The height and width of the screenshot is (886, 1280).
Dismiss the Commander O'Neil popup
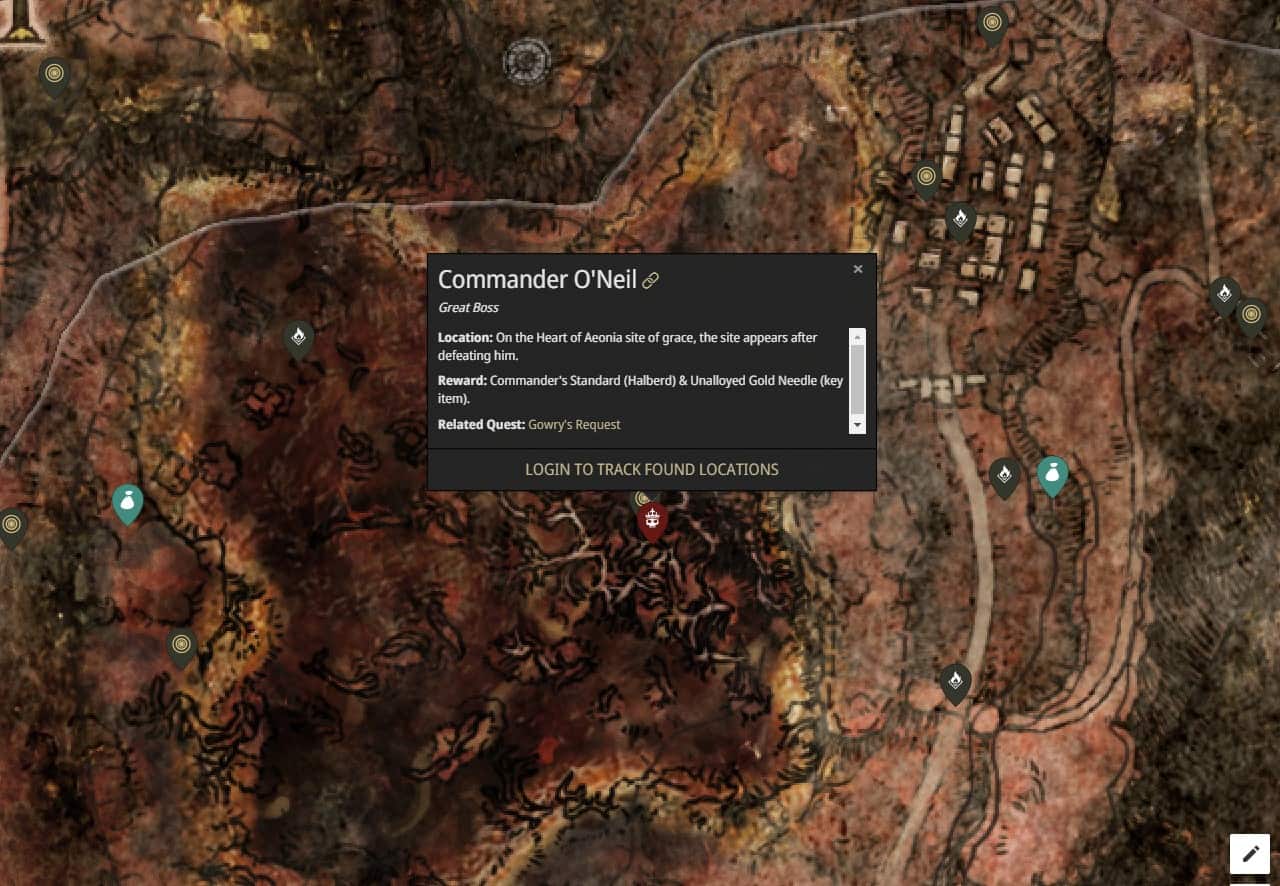pyautogui.click(x=858, y=268)
